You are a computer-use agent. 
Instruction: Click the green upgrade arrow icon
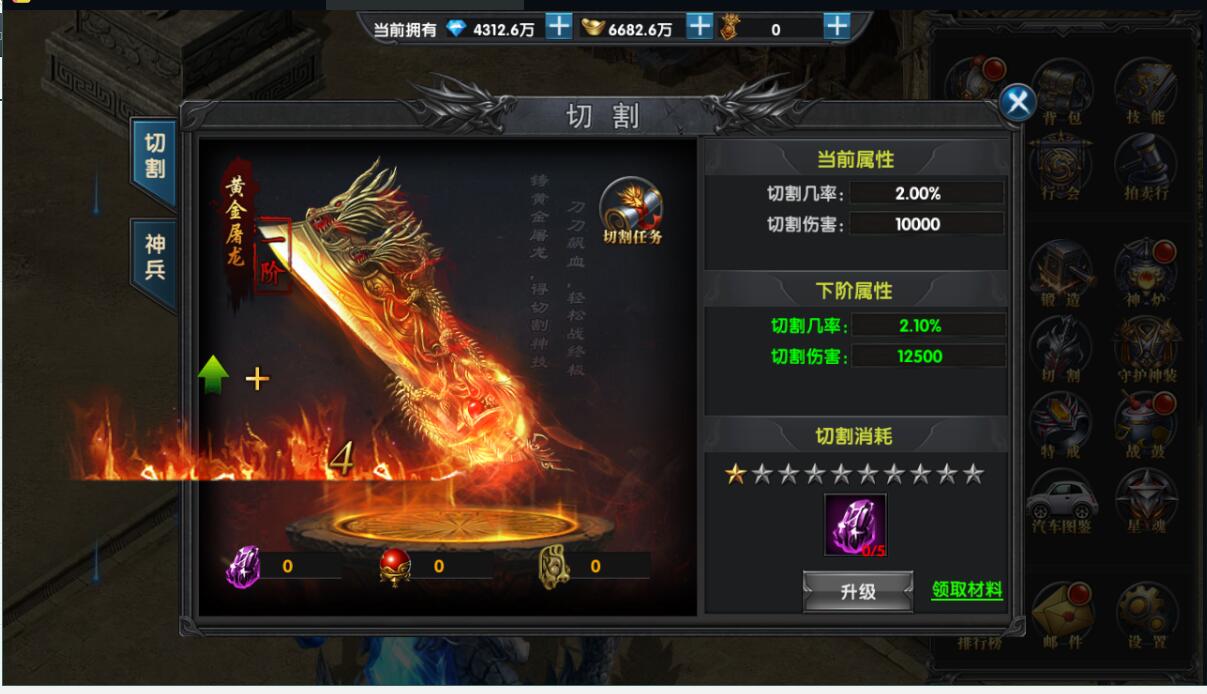[x=213, y=375]
